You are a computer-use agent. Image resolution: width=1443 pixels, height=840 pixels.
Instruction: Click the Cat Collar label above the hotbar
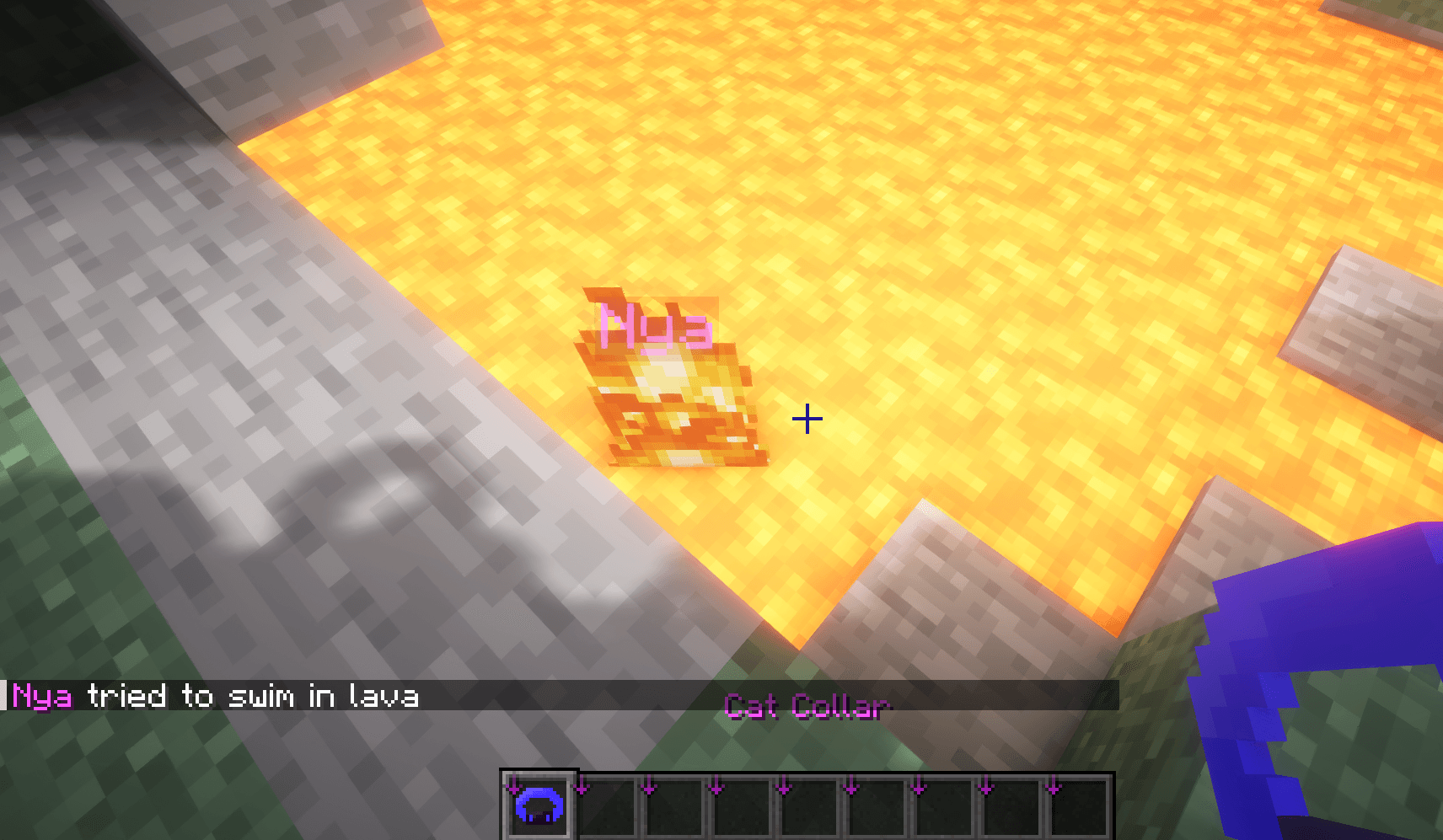click(805, 708)
